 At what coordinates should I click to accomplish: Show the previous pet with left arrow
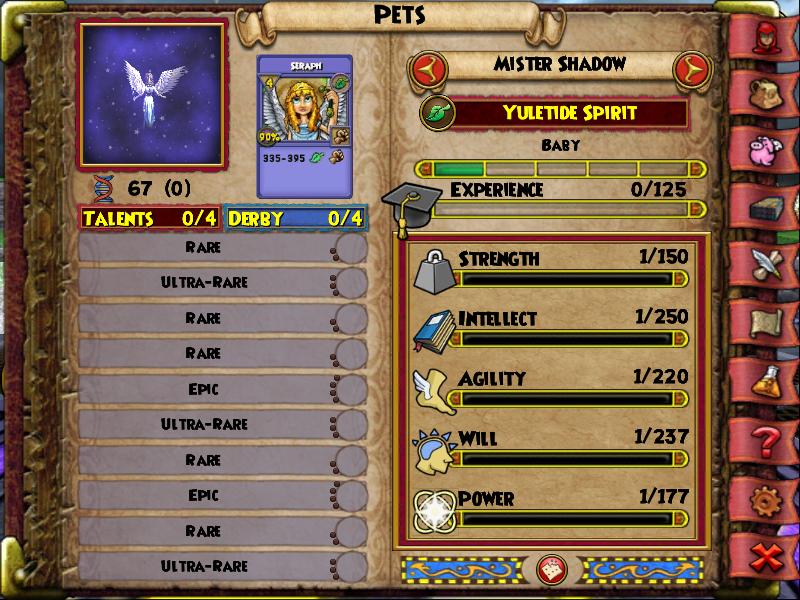[x=428, y=71]
